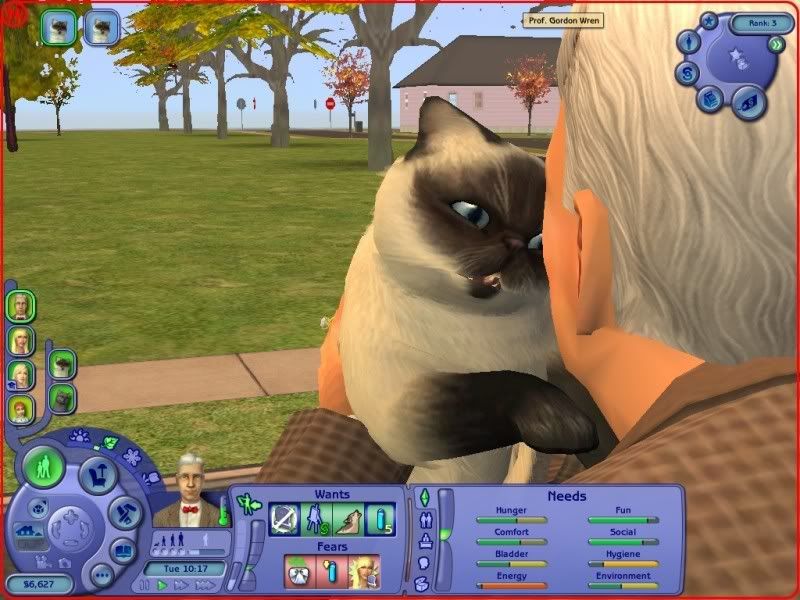Open Build Mode with the hammer and saw button
The height and width of the screenshot is (600, 800).
[x=123, y=512]
